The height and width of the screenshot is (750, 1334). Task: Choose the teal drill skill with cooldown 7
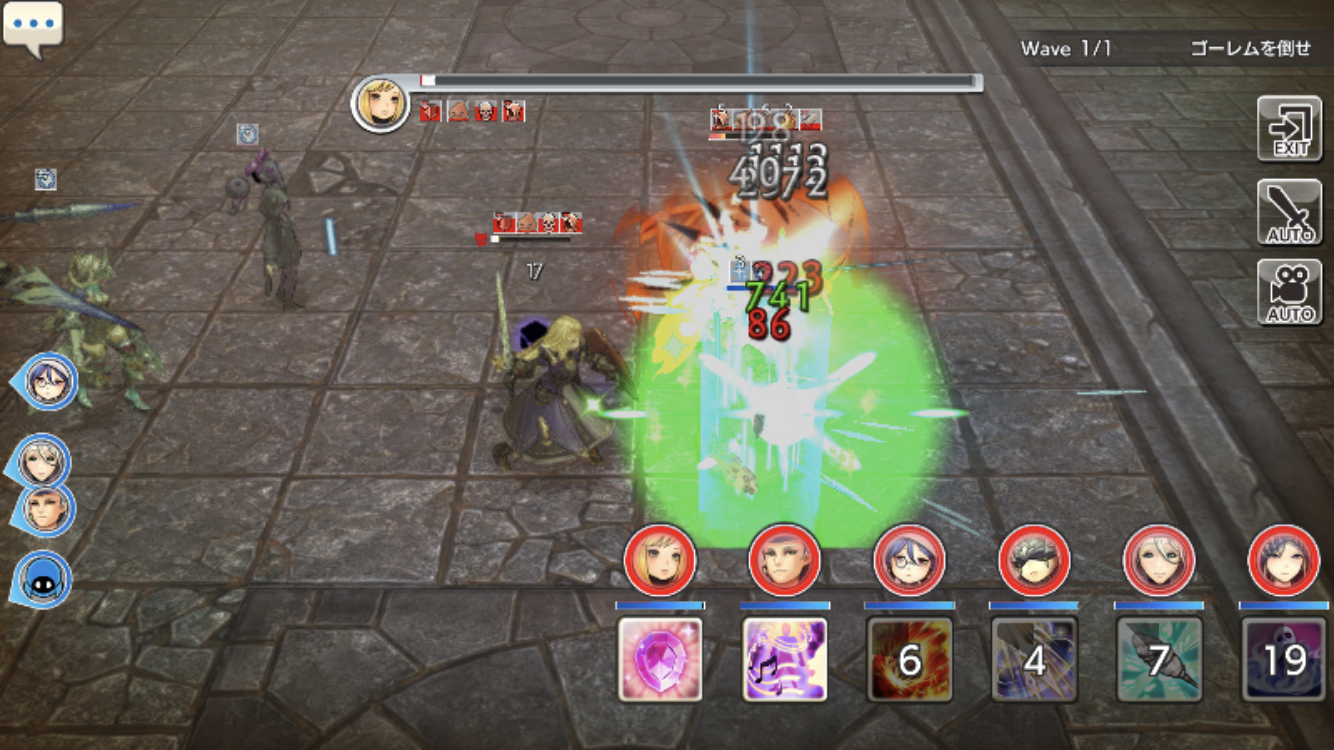1159,659
